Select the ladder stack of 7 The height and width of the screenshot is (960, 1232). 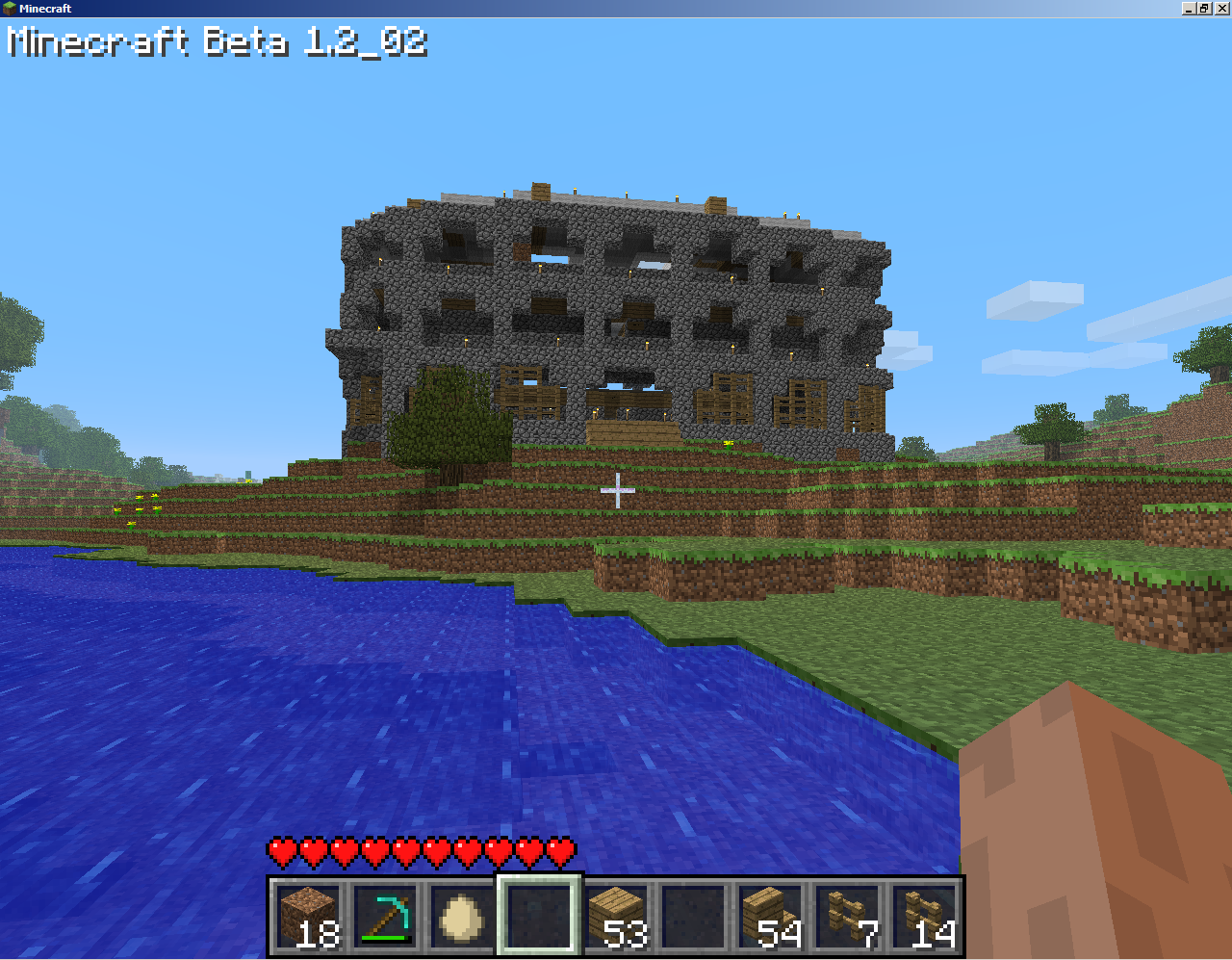(x=848, y=915)
